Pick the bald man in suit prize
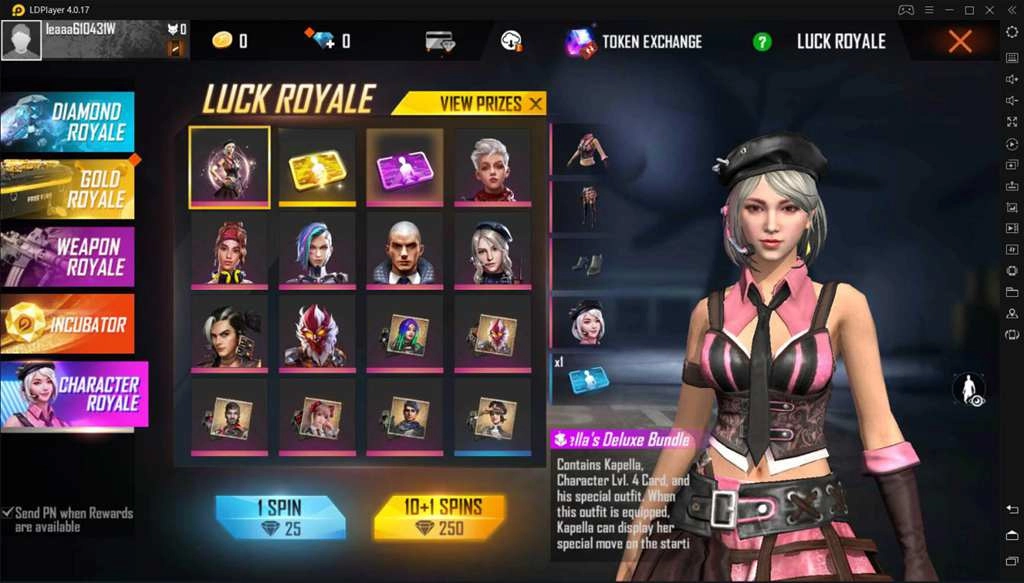 (405, 250)
